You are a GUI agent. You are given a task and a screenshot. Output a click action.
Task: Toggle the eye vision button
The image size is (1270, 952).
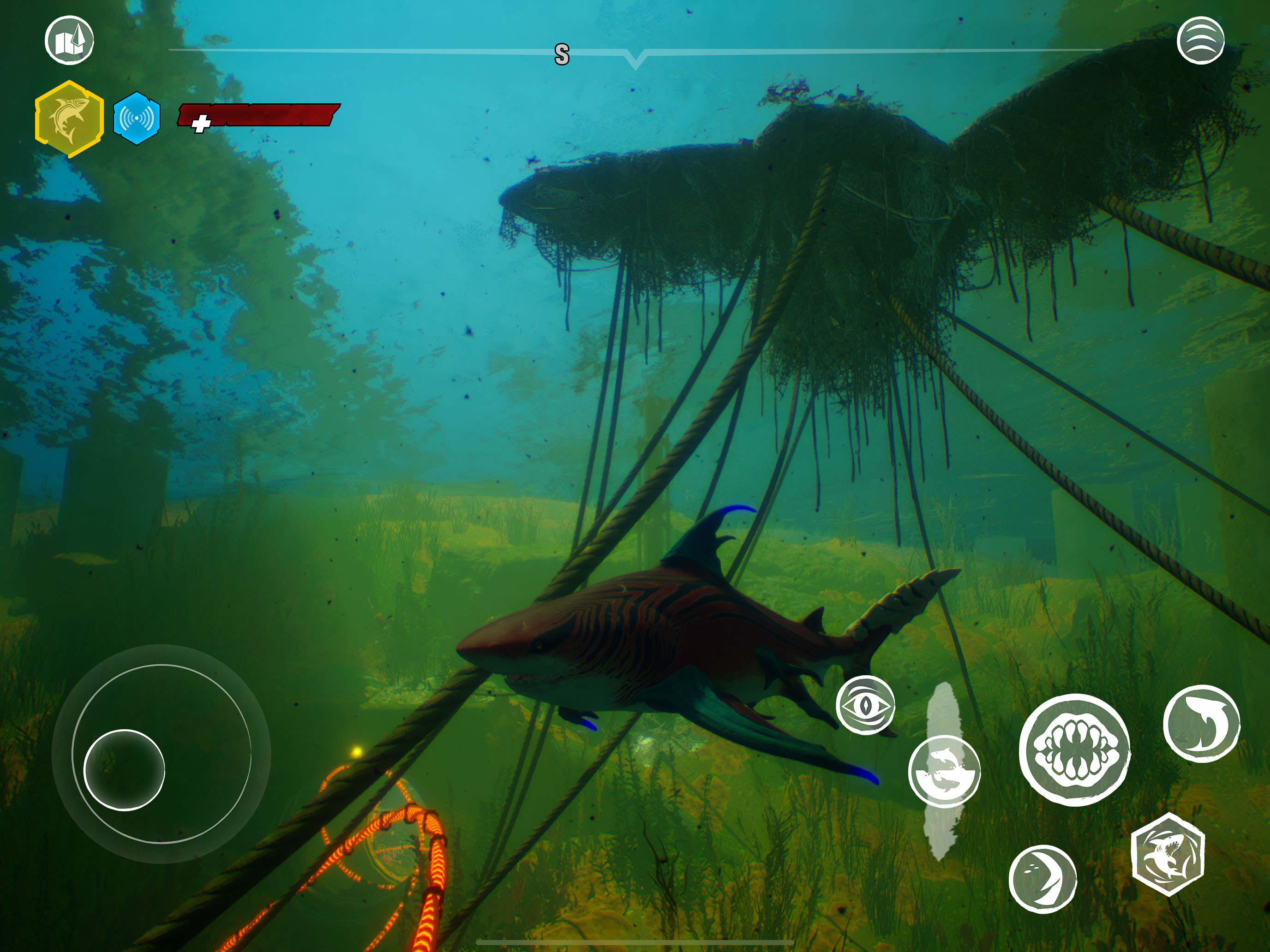(x=865, y=705)
